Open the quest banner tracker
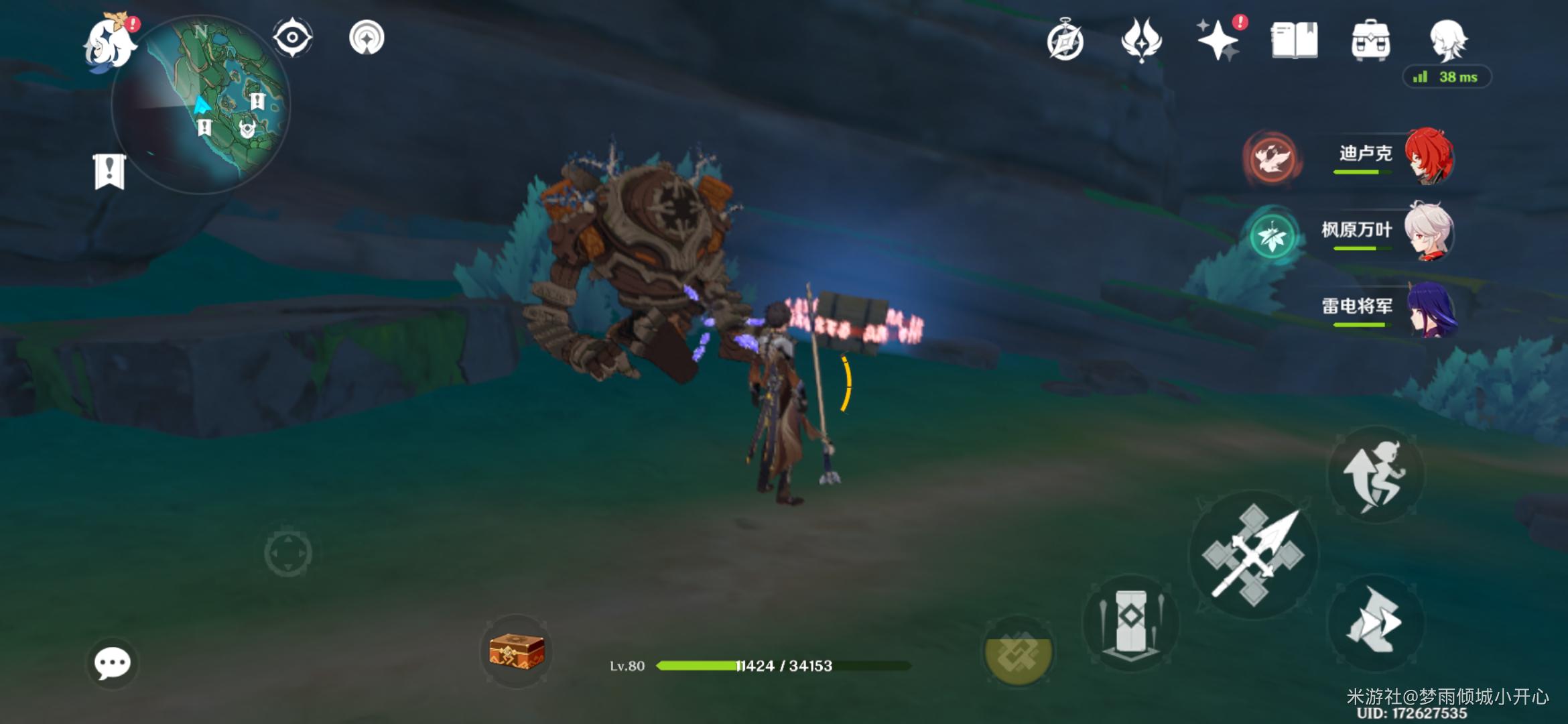Screen dimensions: 1568x724 109,172
